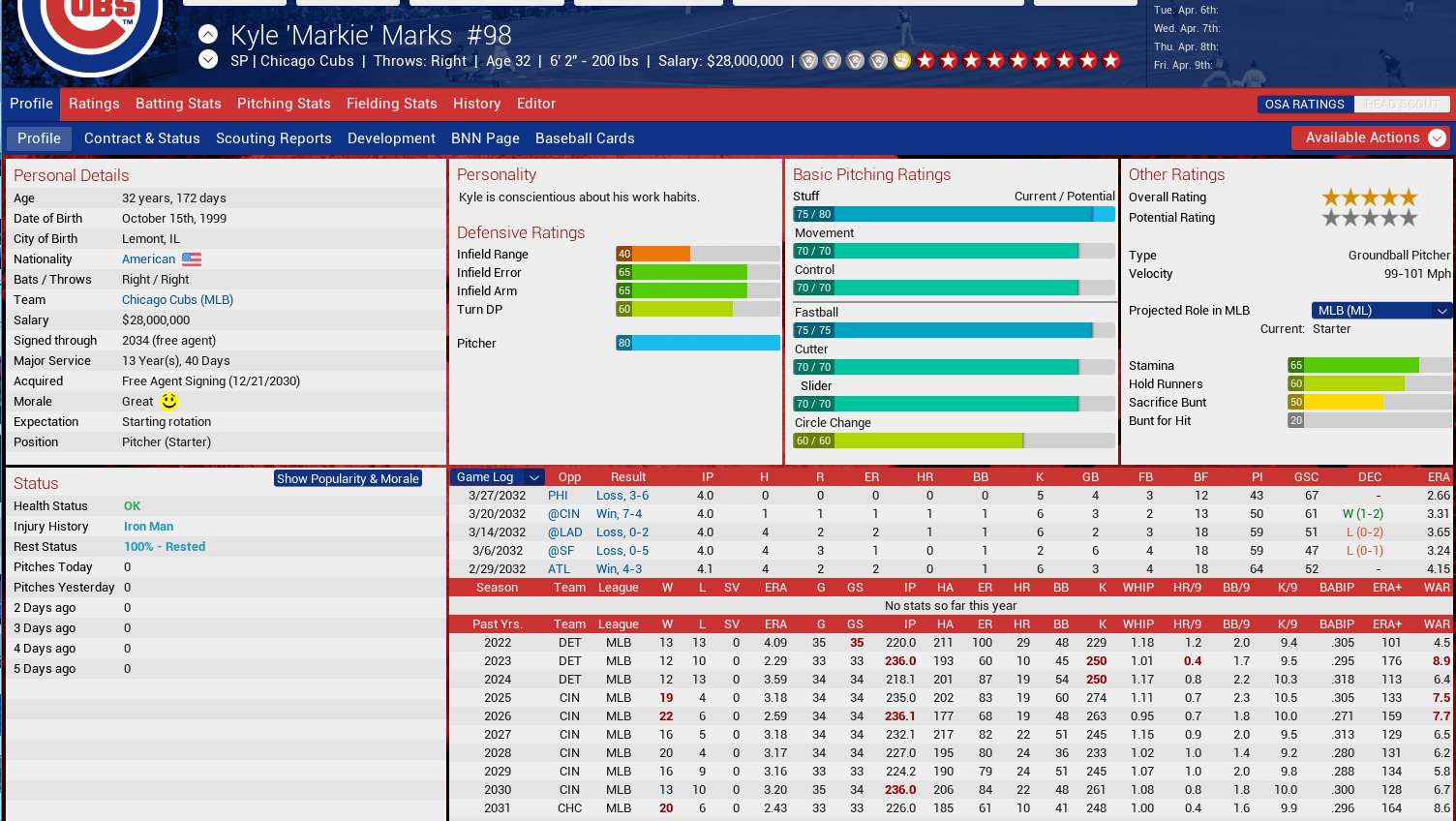The image size is (1456, 821).
Task: Open Scouting Reports subpage
Action: pos(273,138)
